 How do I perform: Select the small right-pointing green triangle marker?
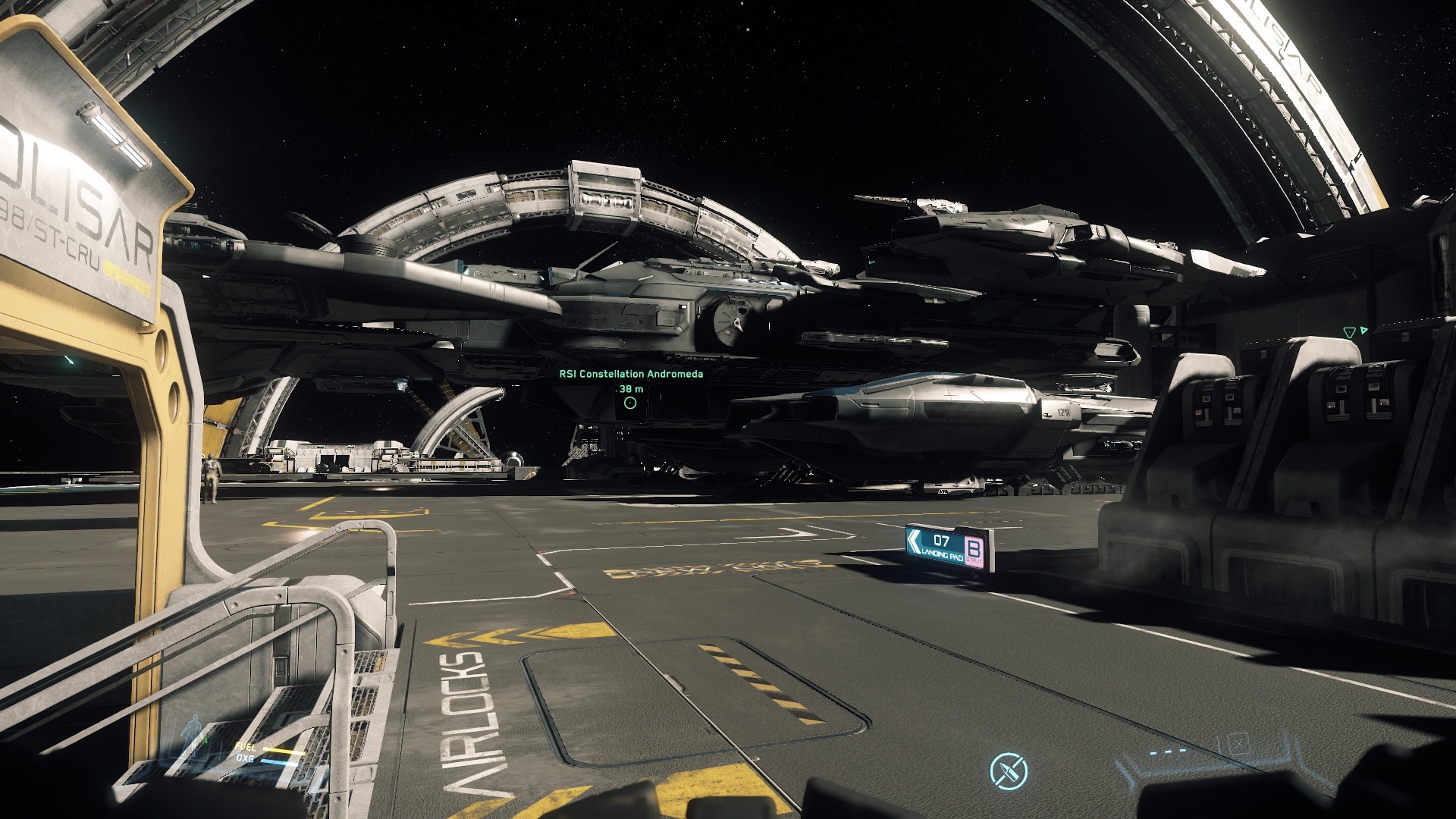(x=1364, y=331)
